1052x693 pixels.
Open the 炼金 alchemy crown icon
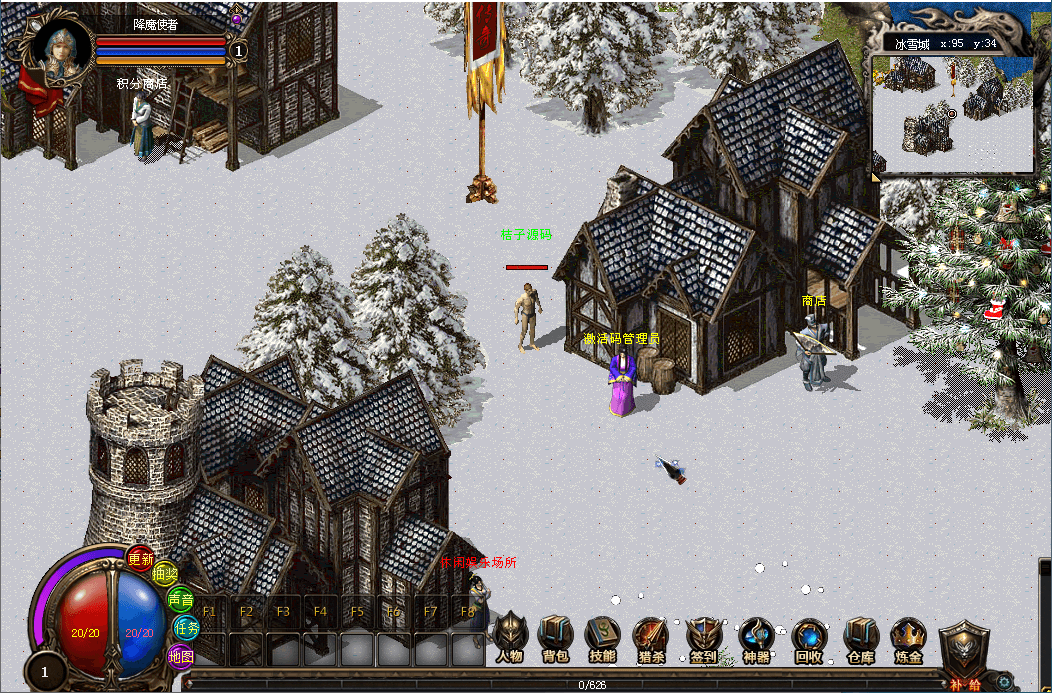point(908,638)
